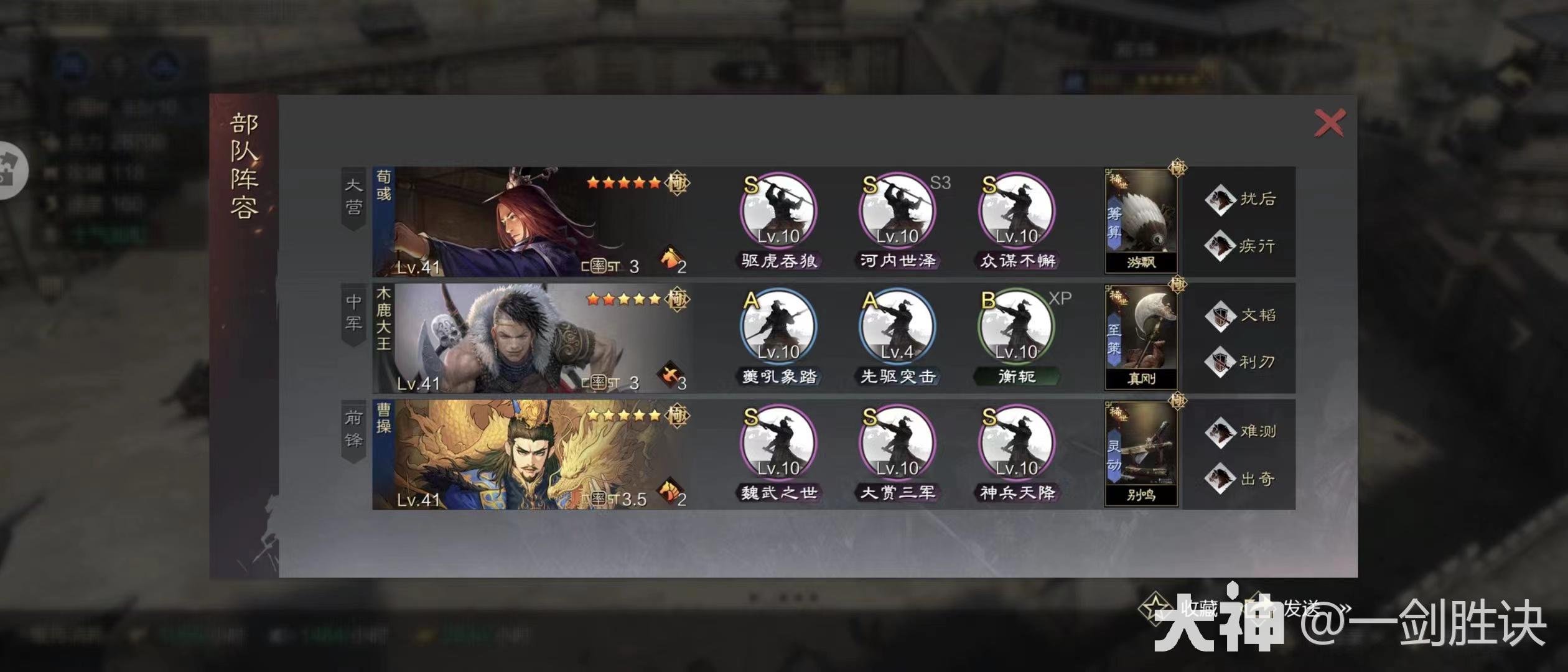1568x672 pixels.
Task: View the 驱虎吞狼 skill
Action: 778,212
